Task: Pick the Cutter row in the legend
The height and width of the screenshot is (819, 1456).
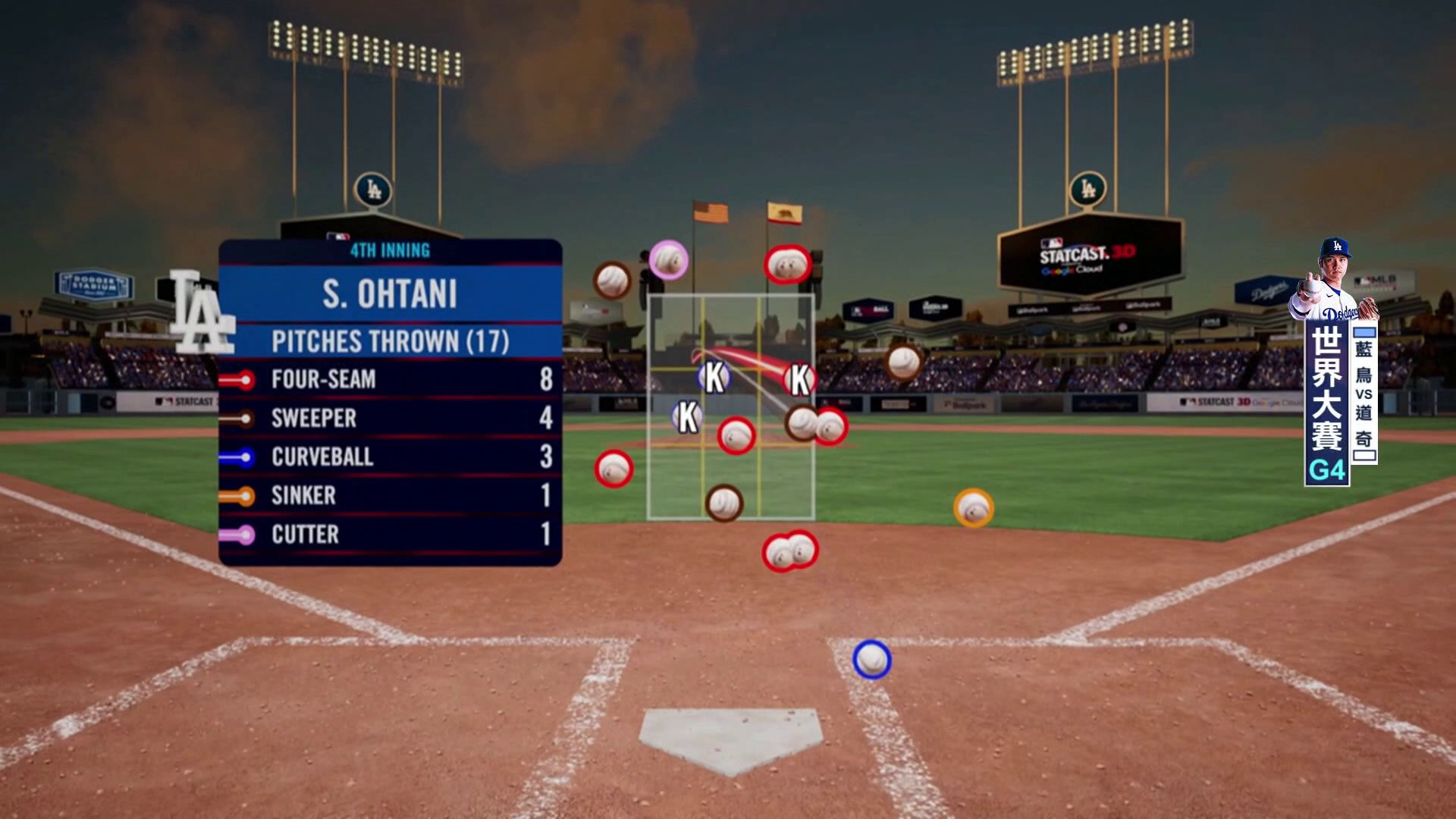Action: (x=391, y=534)
